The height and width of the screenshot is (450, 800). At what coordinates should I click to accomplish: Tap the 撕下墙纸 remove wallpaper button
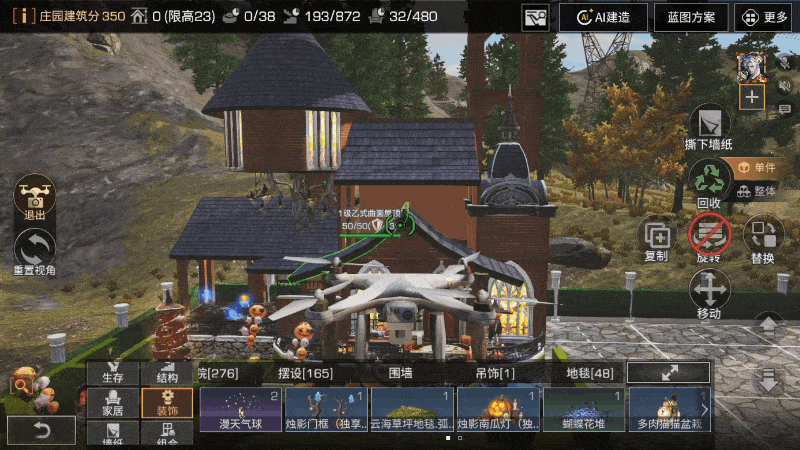click(709, 125)
